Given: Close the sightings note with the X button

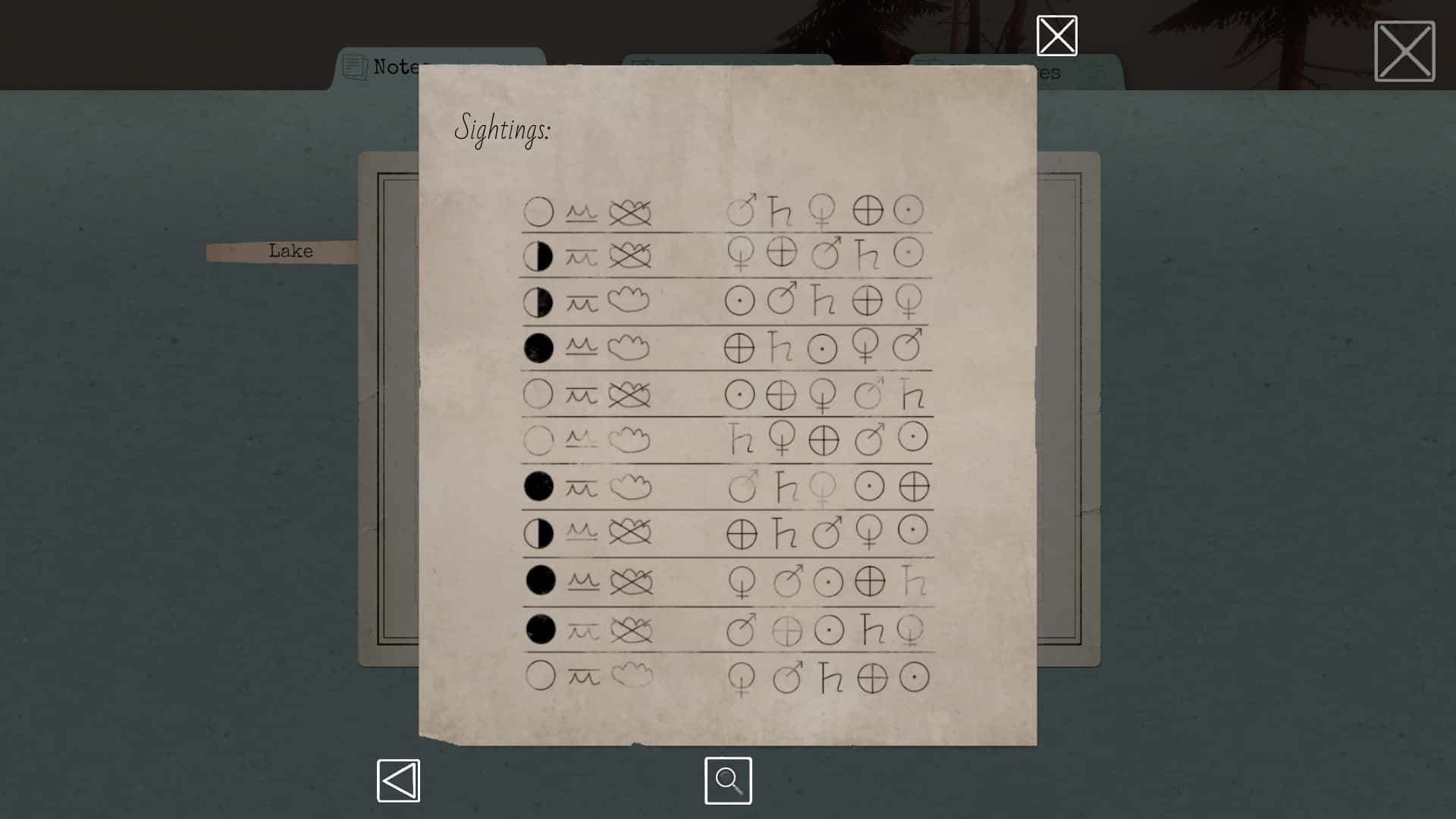Looking at the screenshot, I should point(1057,35).
